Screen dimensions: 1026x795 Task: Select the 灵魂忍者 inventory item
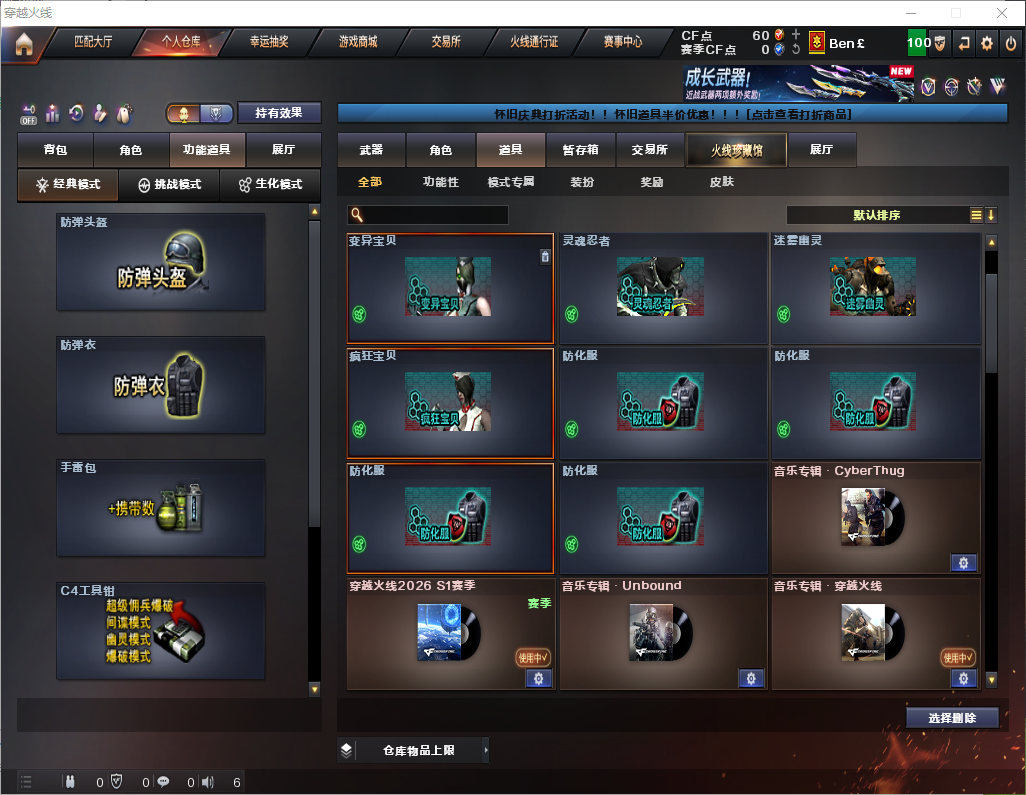point(663,289)
